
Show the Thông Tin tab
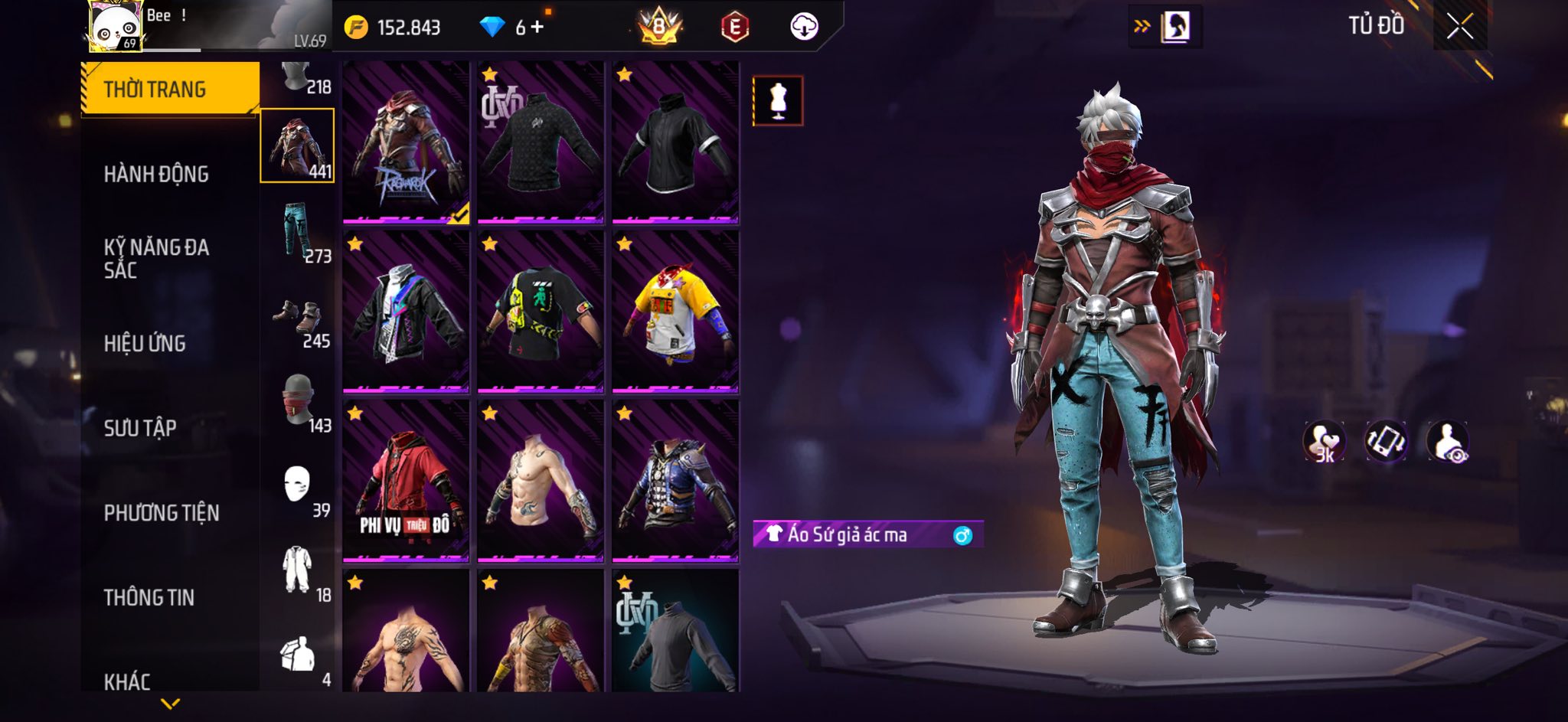point(149,597)
